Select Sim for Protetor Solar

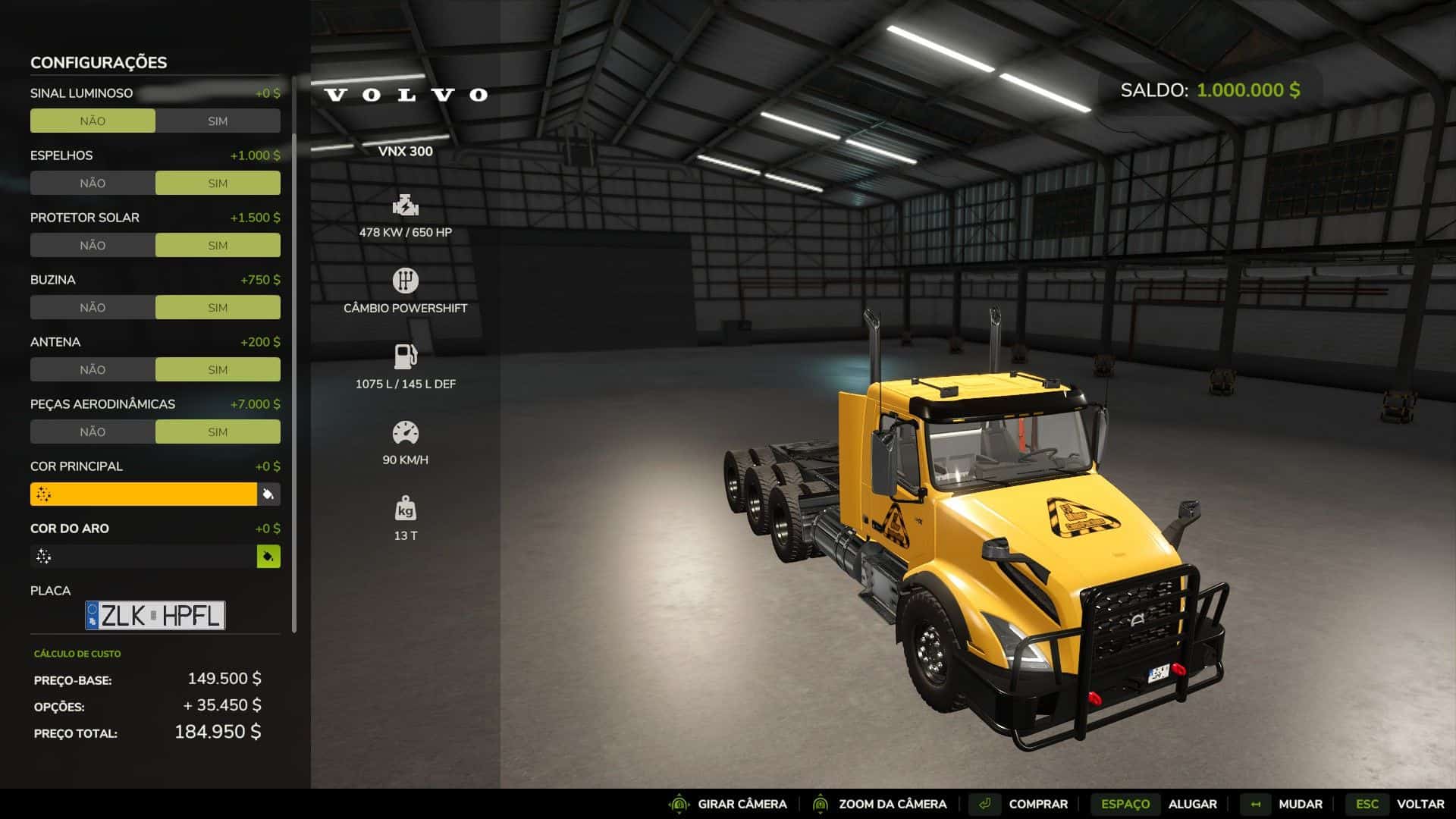[218, 246]
